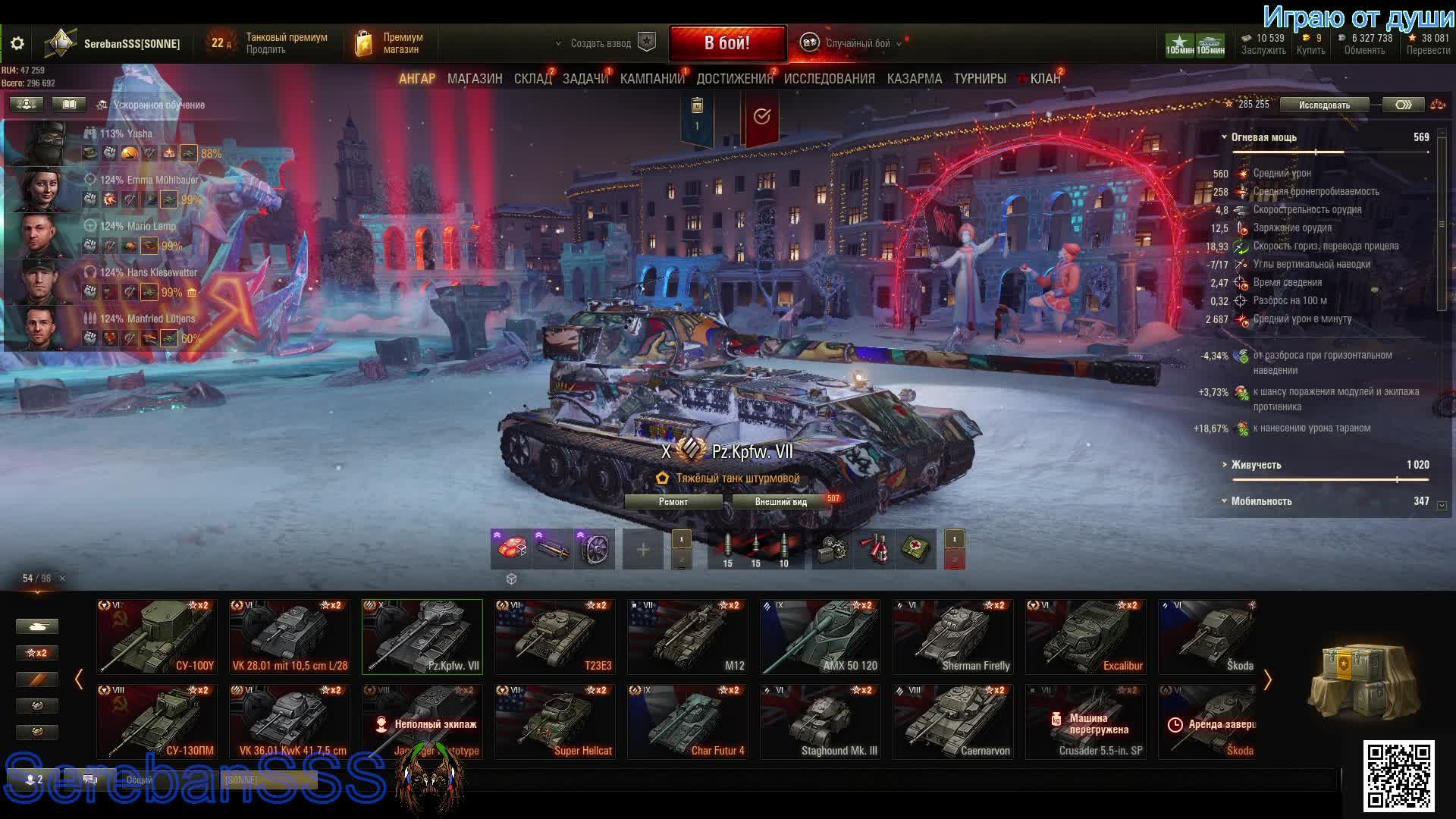The image size is (1456, 819).
Task: Select the СУ-100Y tank card
Action: pyautogui.click(x=157, y=637)
